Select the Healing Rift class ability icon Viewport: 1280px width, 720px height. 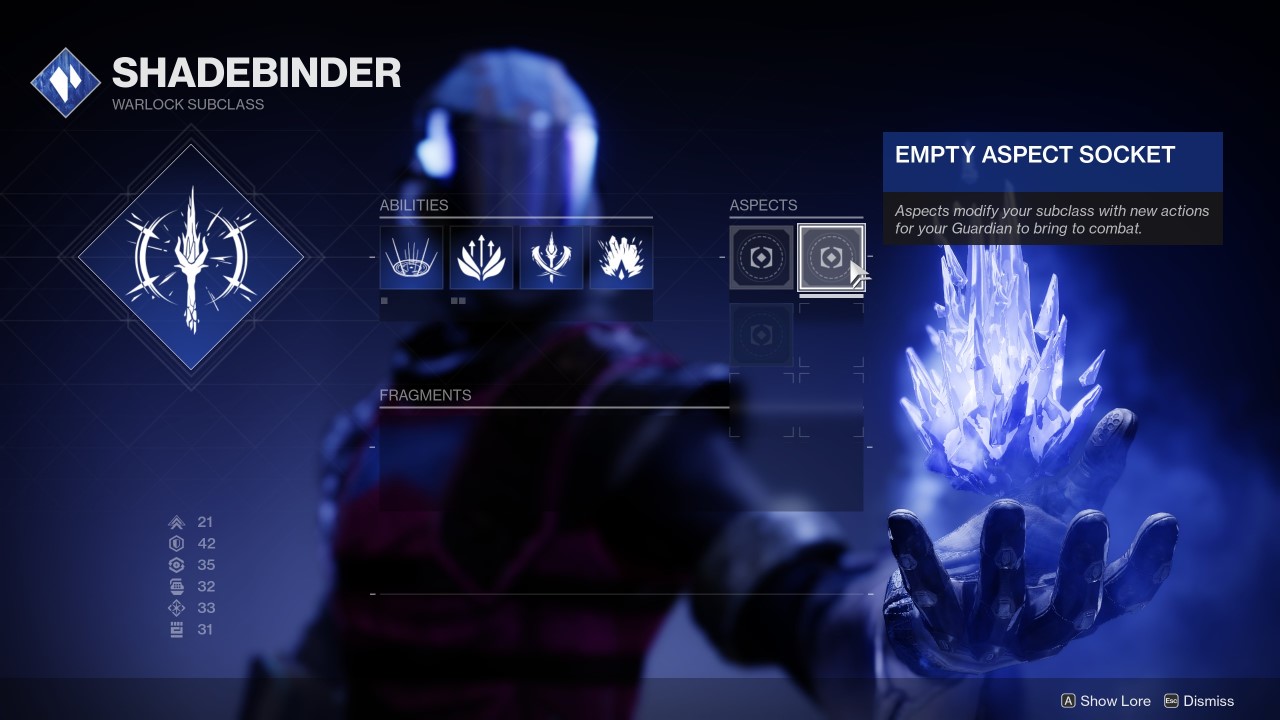(410, 257)
